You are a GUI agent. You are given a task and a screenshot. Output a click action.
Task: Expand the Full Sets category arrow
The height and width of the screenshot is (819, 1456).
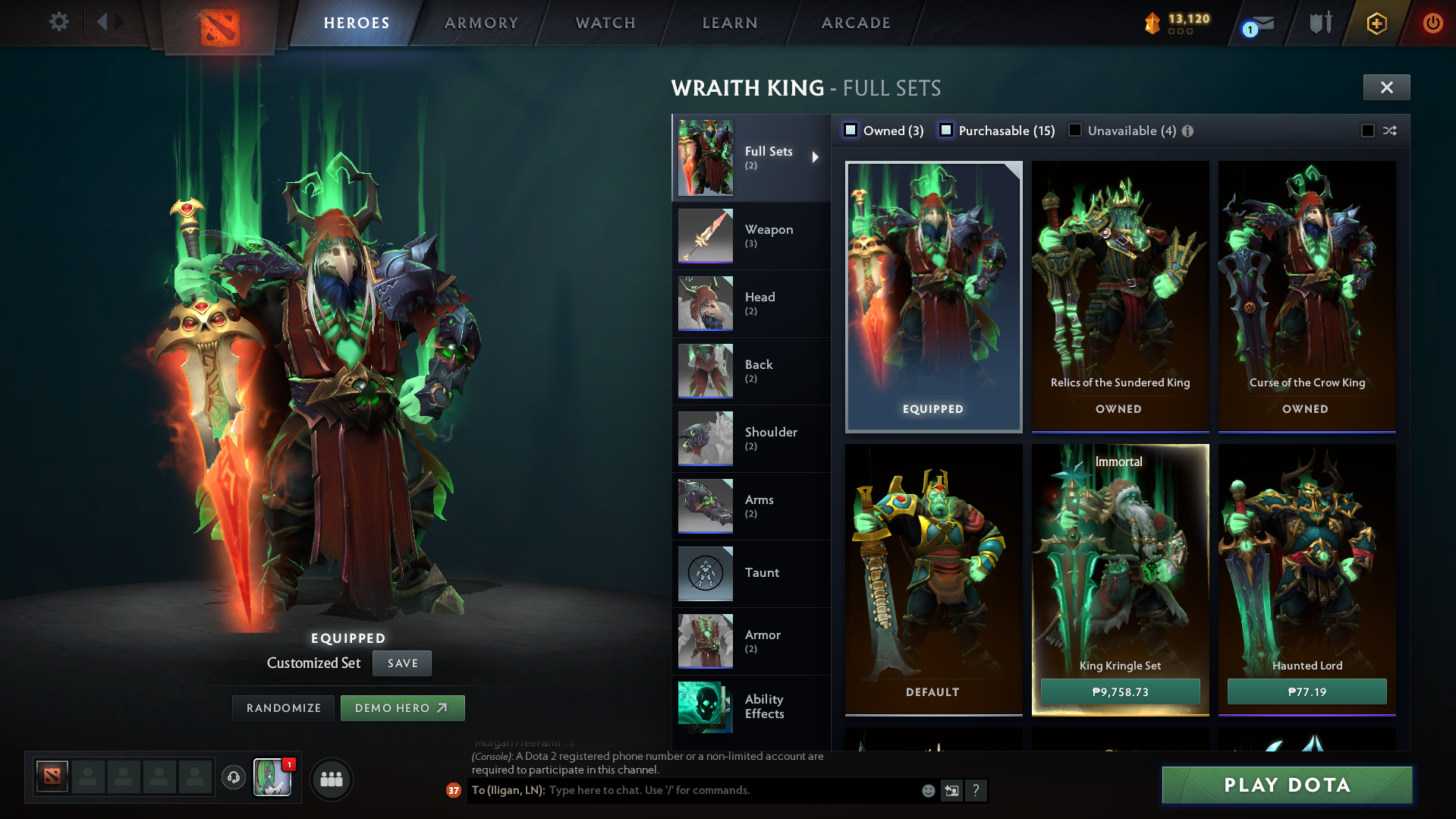click(x=817, y=157)
